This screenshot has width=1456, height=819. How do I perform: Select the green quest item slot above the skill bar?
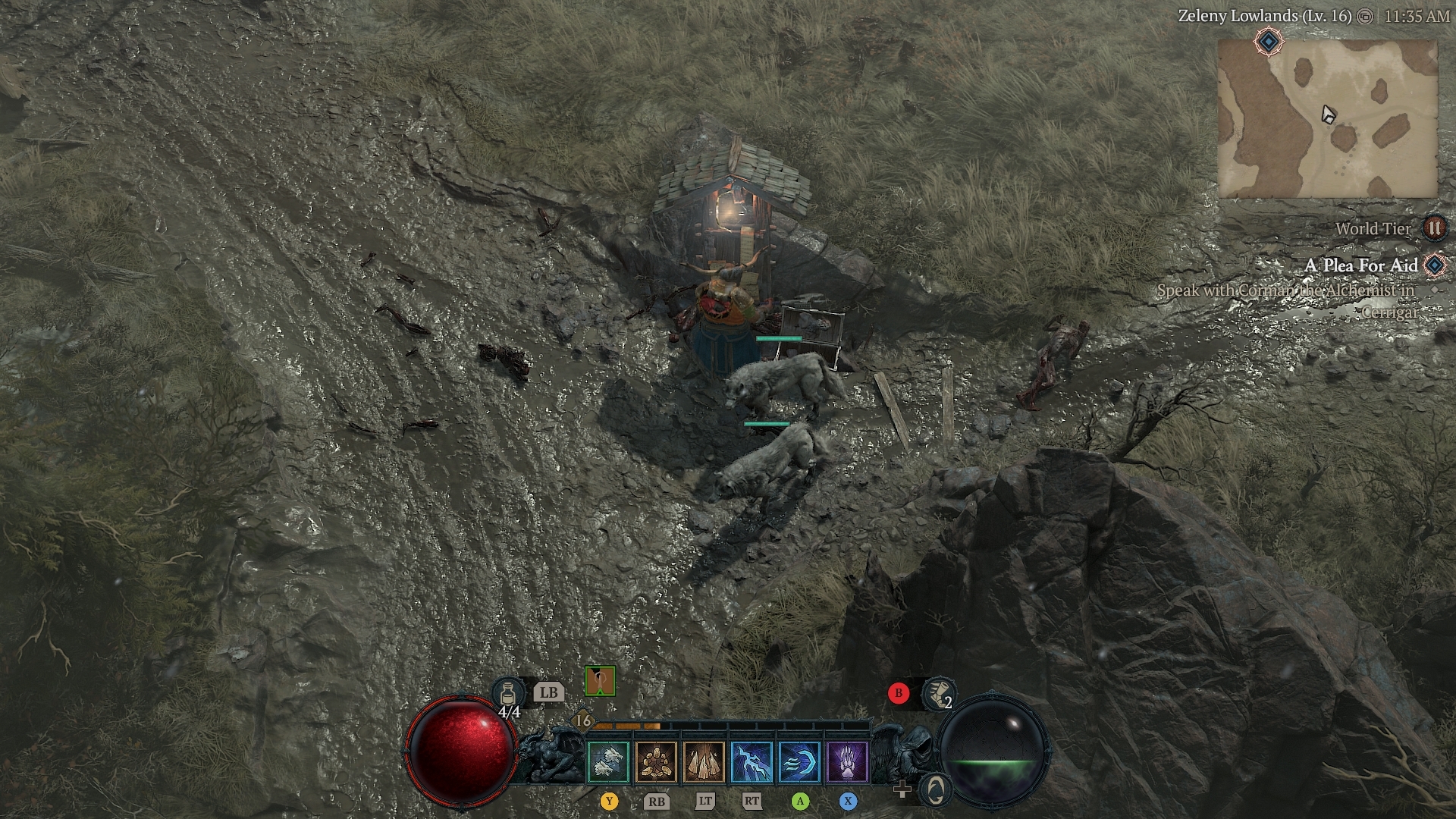pos(601,682)
